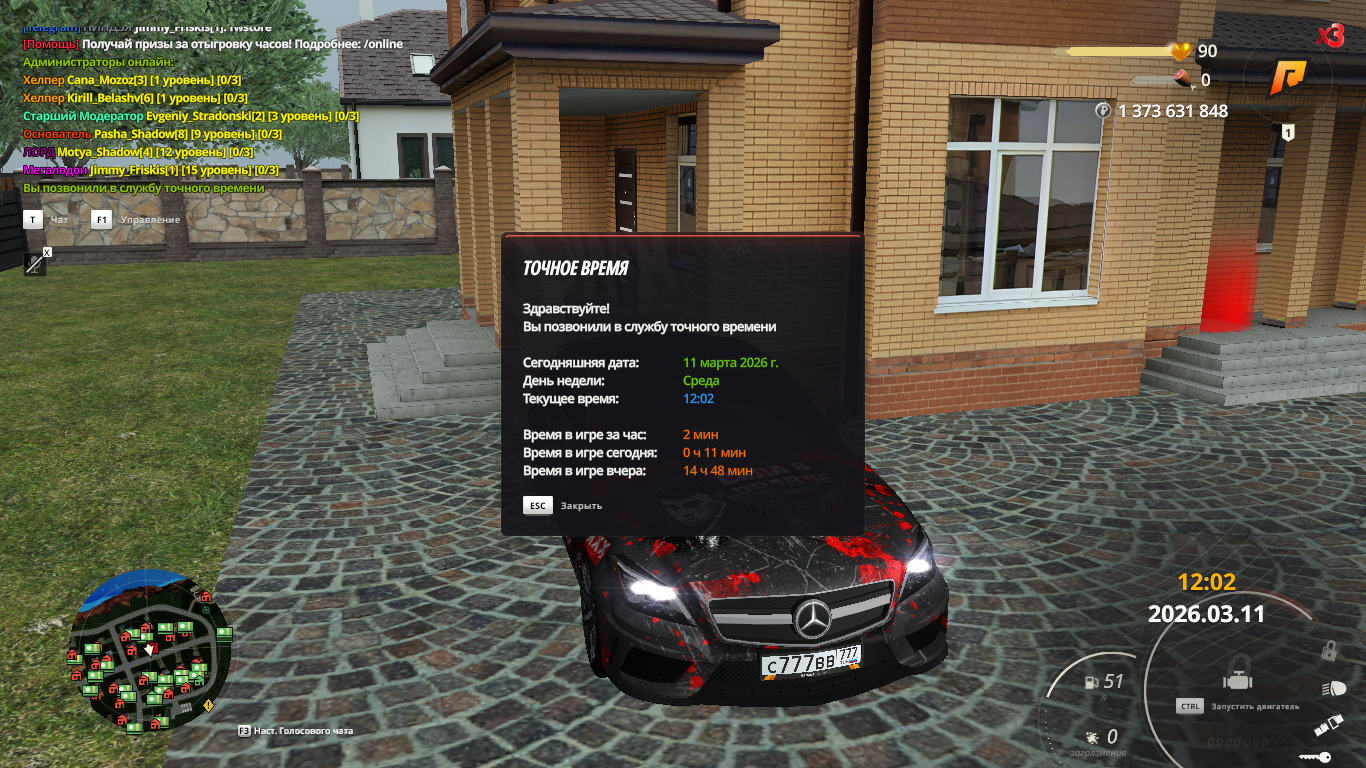The height and width of the screenshot is (768, 1366).
Task: Click the seatbelt icon on the speedometer
Action: (x=1328, y=724)
